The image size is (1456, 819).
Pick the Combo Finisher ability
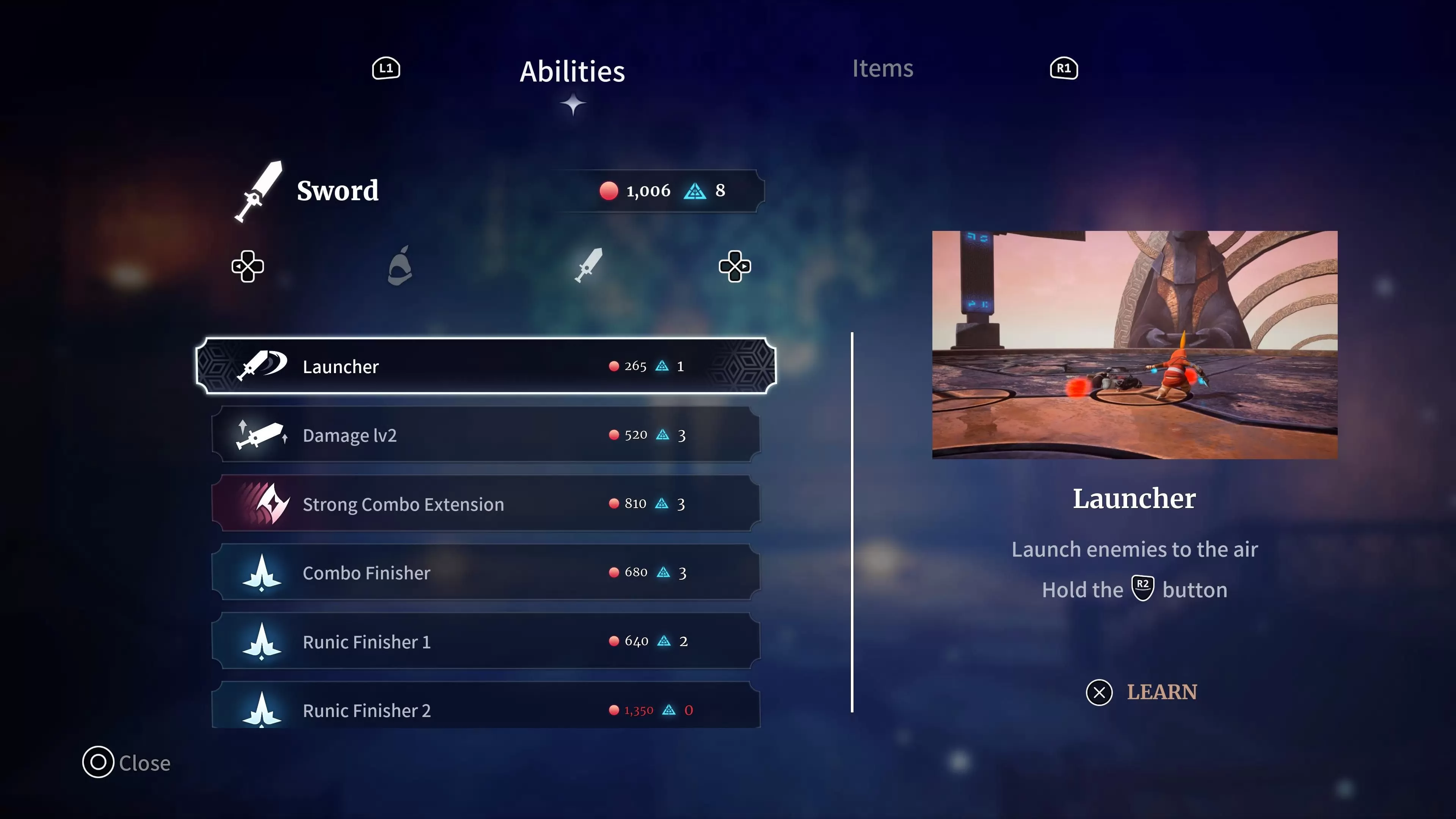click(486, 573)
